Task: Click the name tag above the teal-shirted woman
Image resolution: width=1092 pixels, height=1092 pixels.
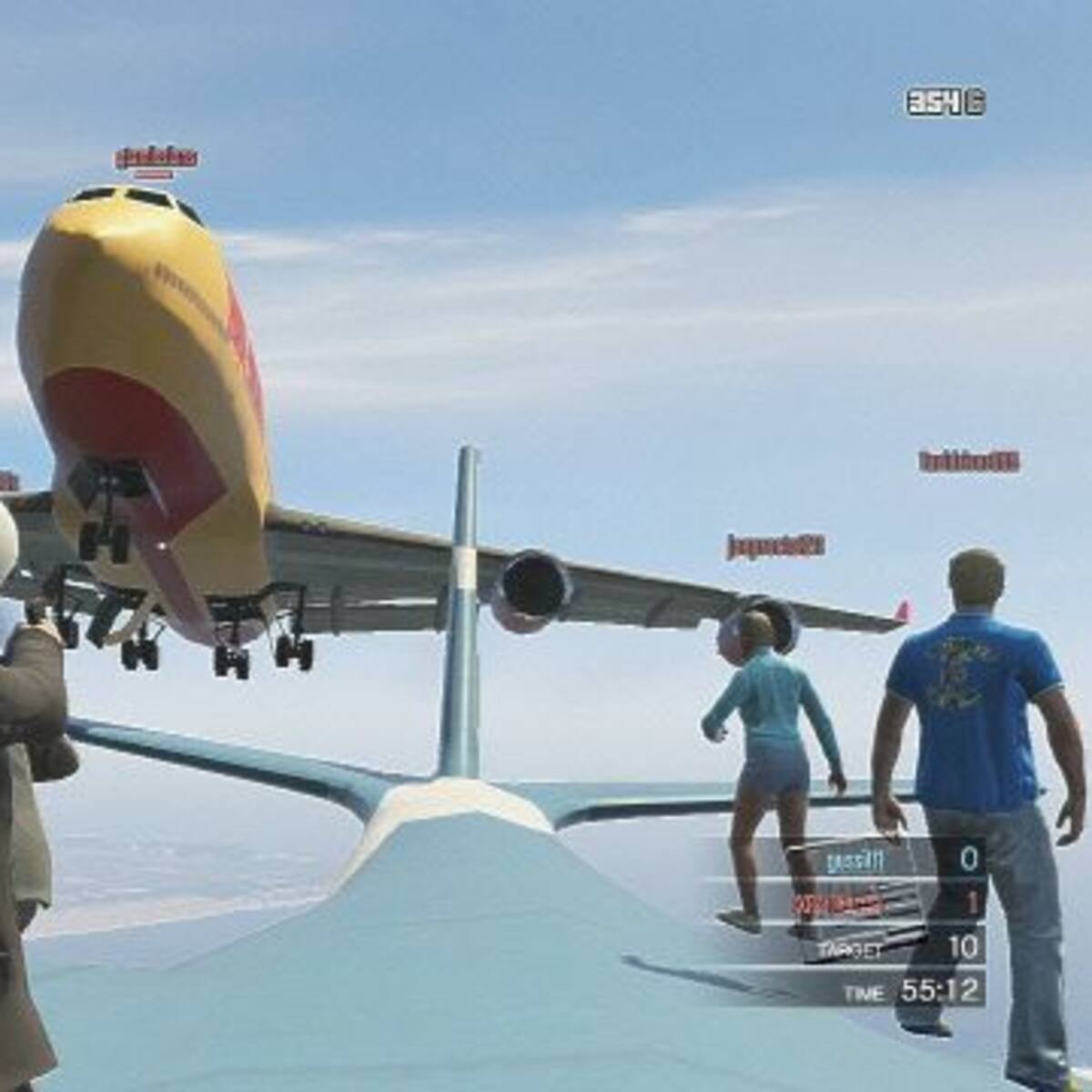Action: (x=776, y=546)
